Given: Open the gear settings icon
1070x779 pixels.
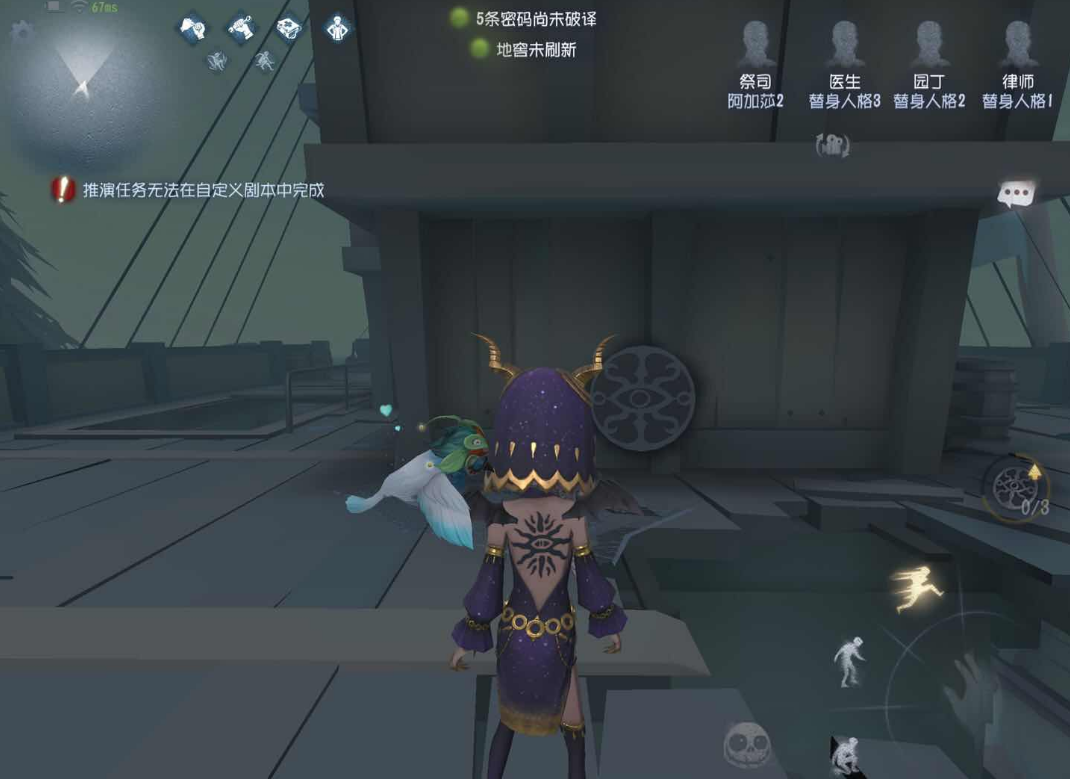Looking at the screenshot, I should pos(20,32).
